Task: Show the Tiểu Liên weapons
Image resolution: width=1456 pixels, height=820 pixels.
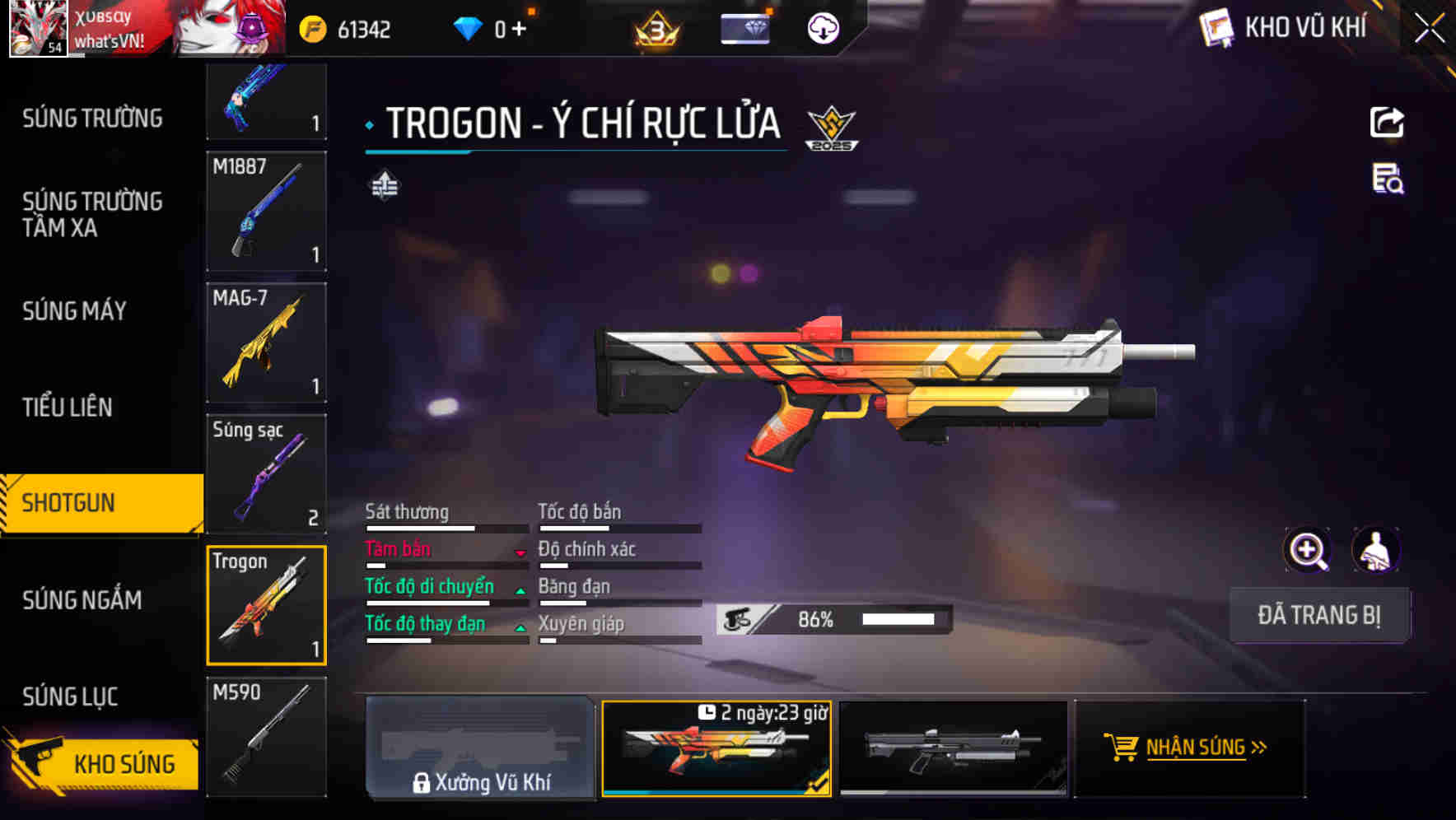Action: pos(68,407)
